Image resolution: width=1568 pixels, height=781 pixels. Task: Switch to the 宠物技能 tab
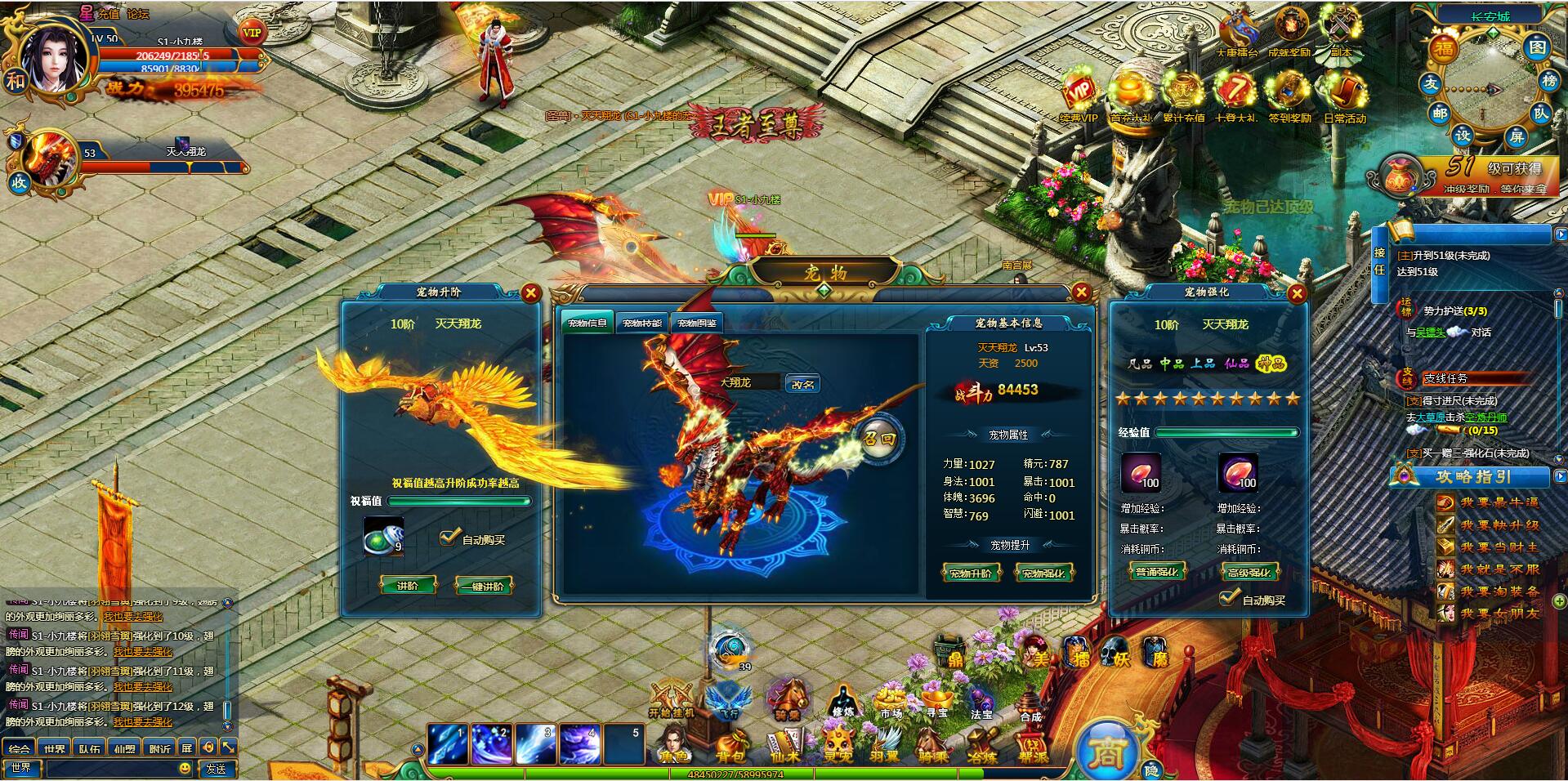[642, 324]
